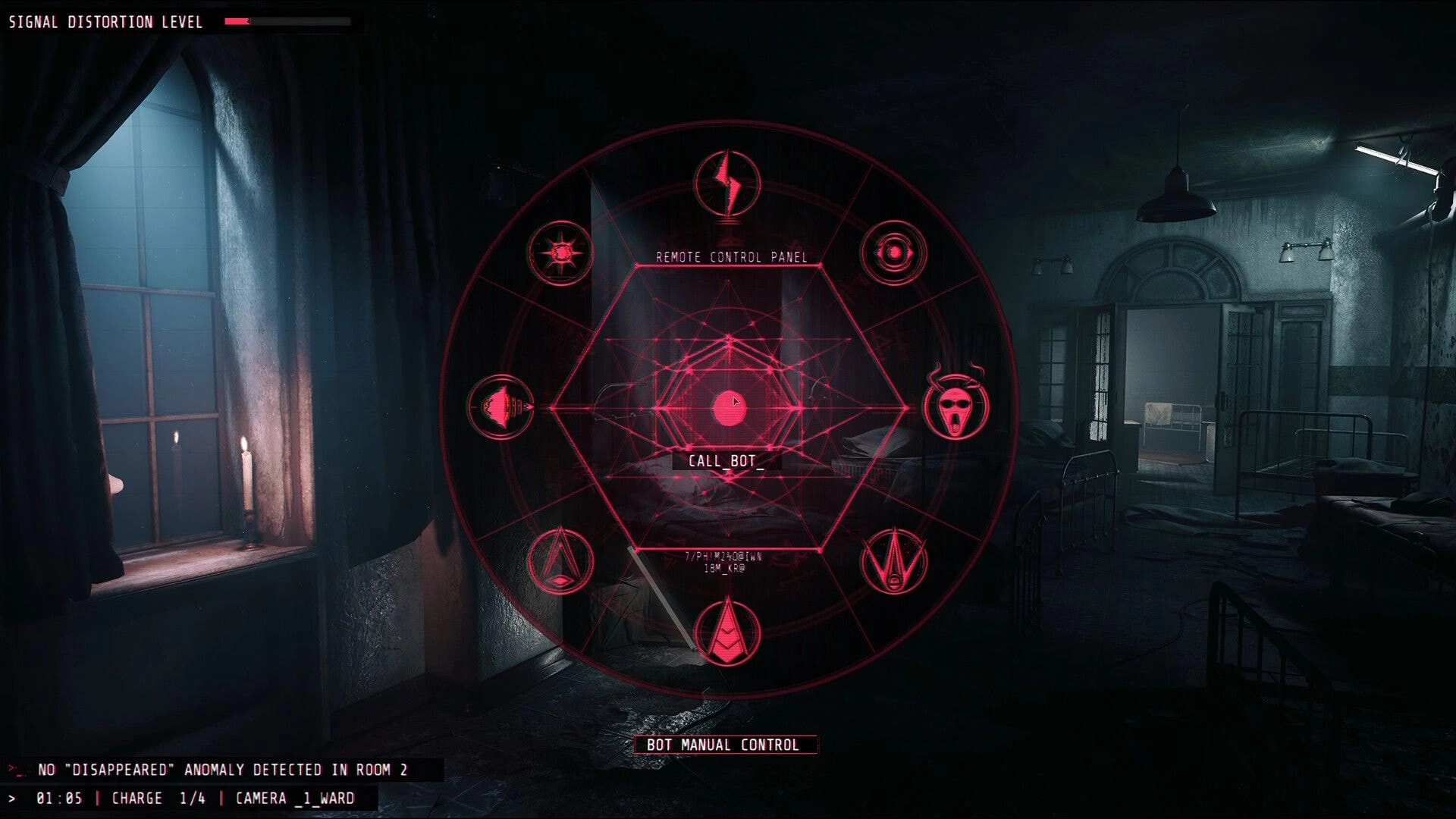The image size is (1456, 819).
Task: Select the crown-shaped sigil at bottom right
Action: (x=895, y=561)
